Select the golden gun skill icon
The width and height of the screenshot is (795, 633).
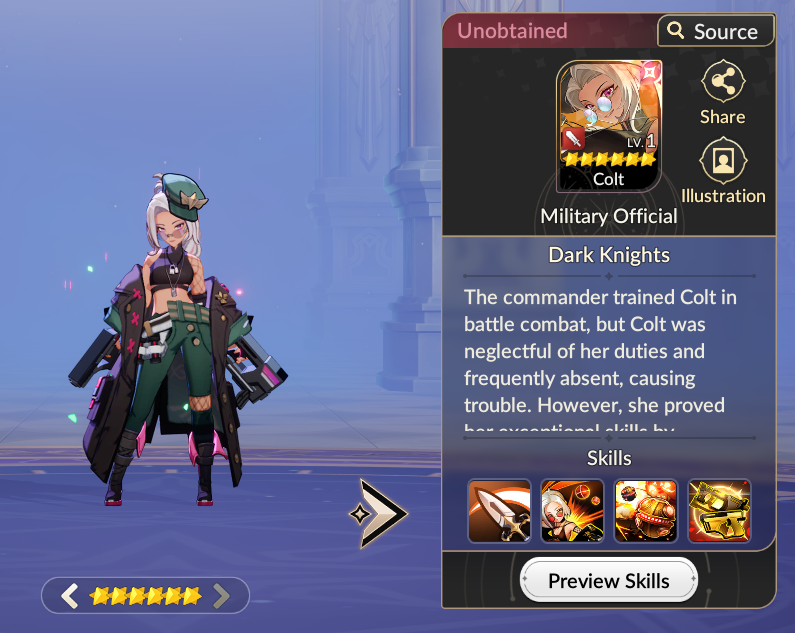tap(719, 511)
